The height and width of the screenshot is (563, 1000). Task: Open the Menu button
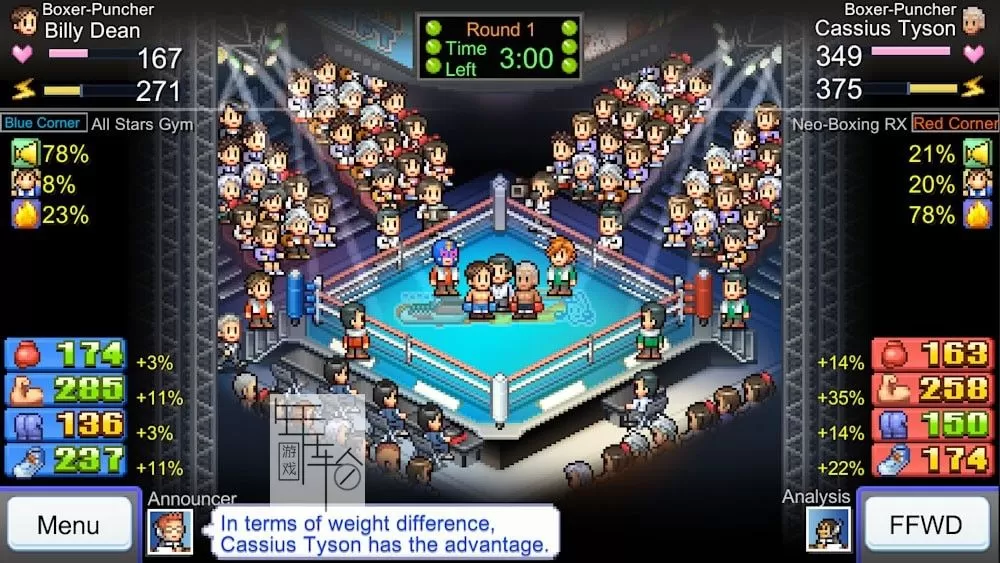tap(69, 525)
